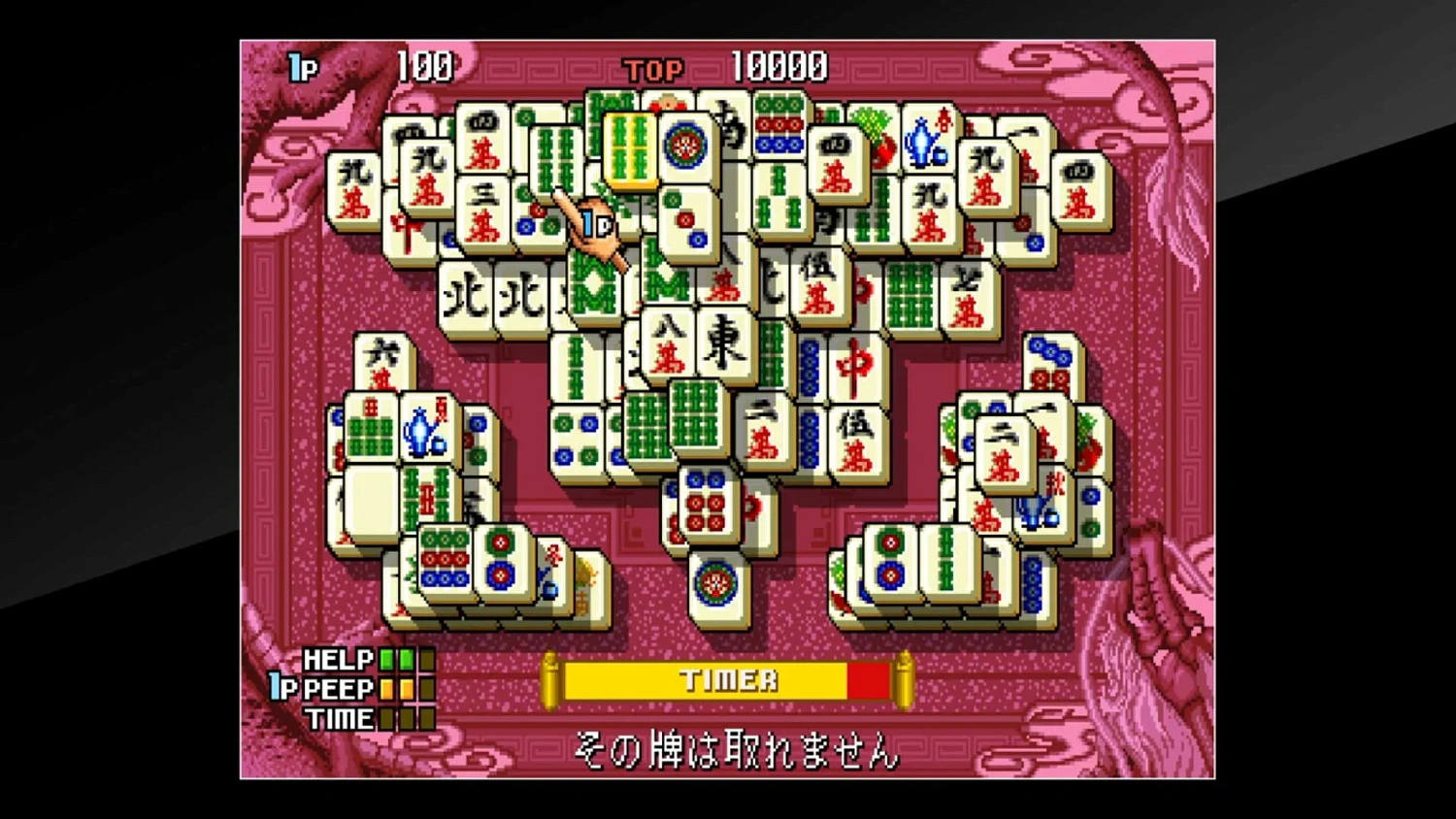Click the yellow TIMER progress bar

[728, 679]
